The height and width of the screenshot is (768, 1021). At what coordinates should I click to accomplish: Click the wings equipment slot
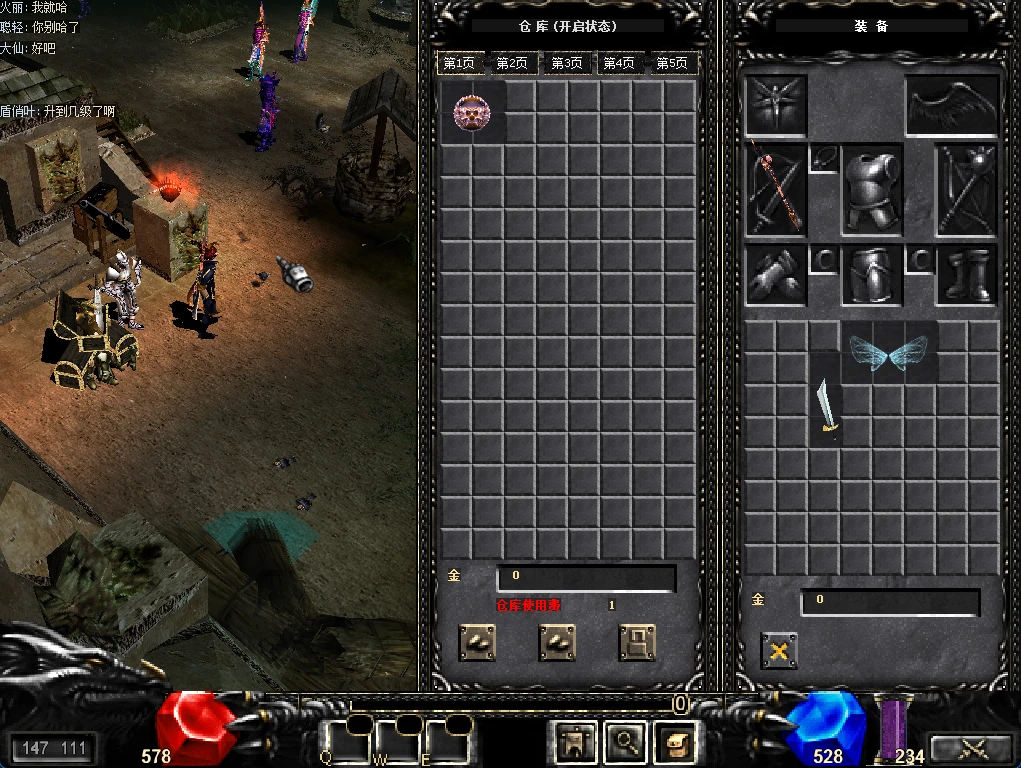tap(952, 106)
